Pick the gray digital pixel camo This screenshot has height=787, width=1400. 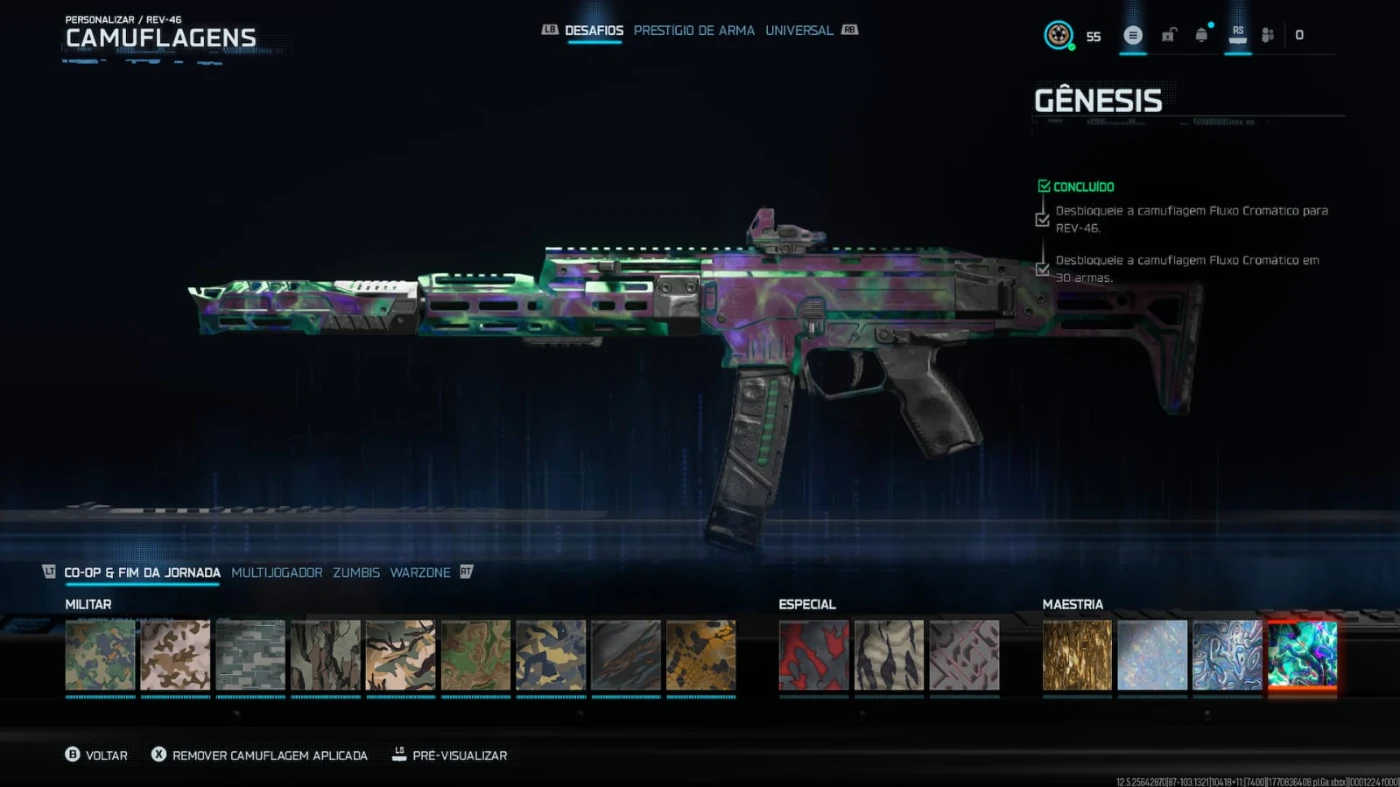(250, 655)
